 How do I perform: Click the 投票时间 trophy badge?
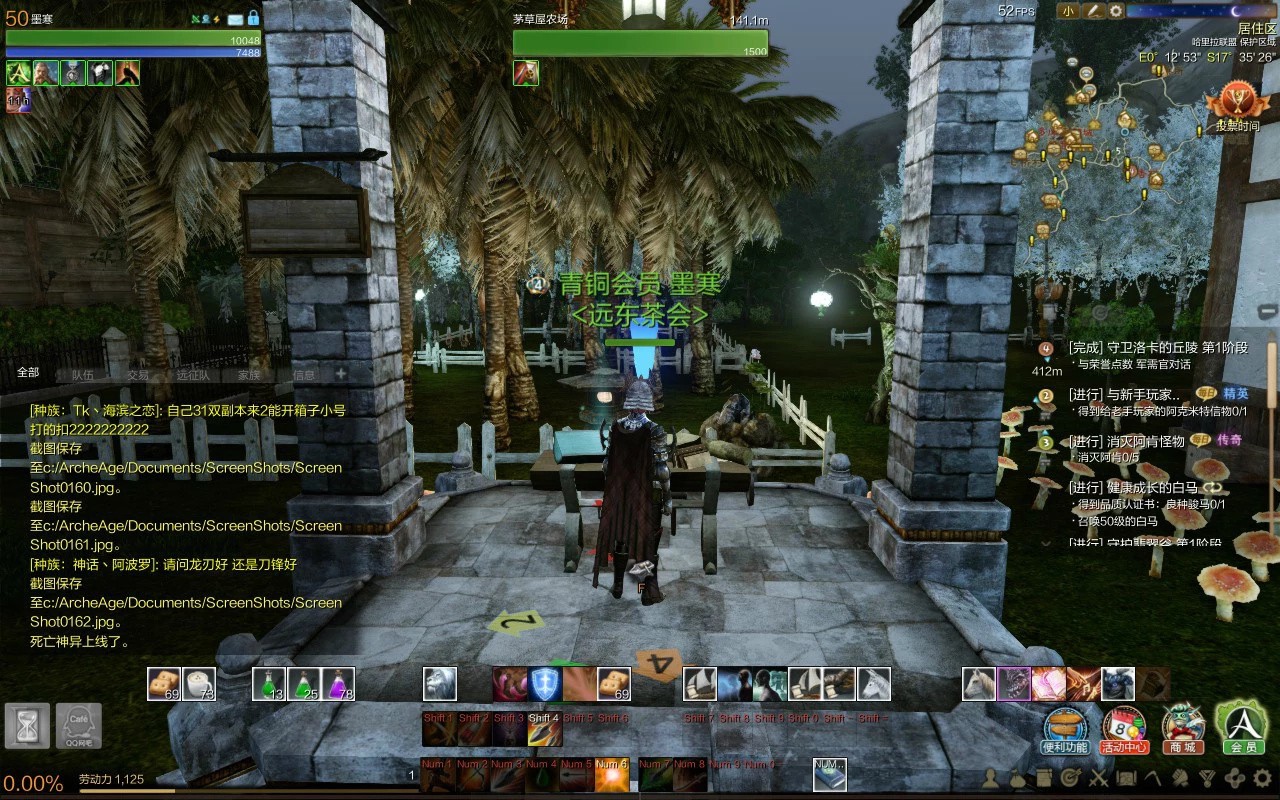[x=1237, y=105]
